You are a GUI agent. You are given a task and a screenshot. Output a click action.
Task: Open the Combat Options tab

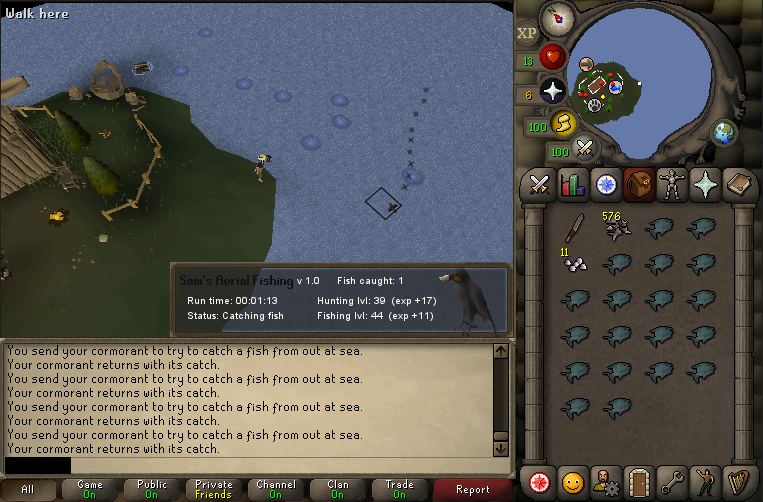click(x=541, y=184)
